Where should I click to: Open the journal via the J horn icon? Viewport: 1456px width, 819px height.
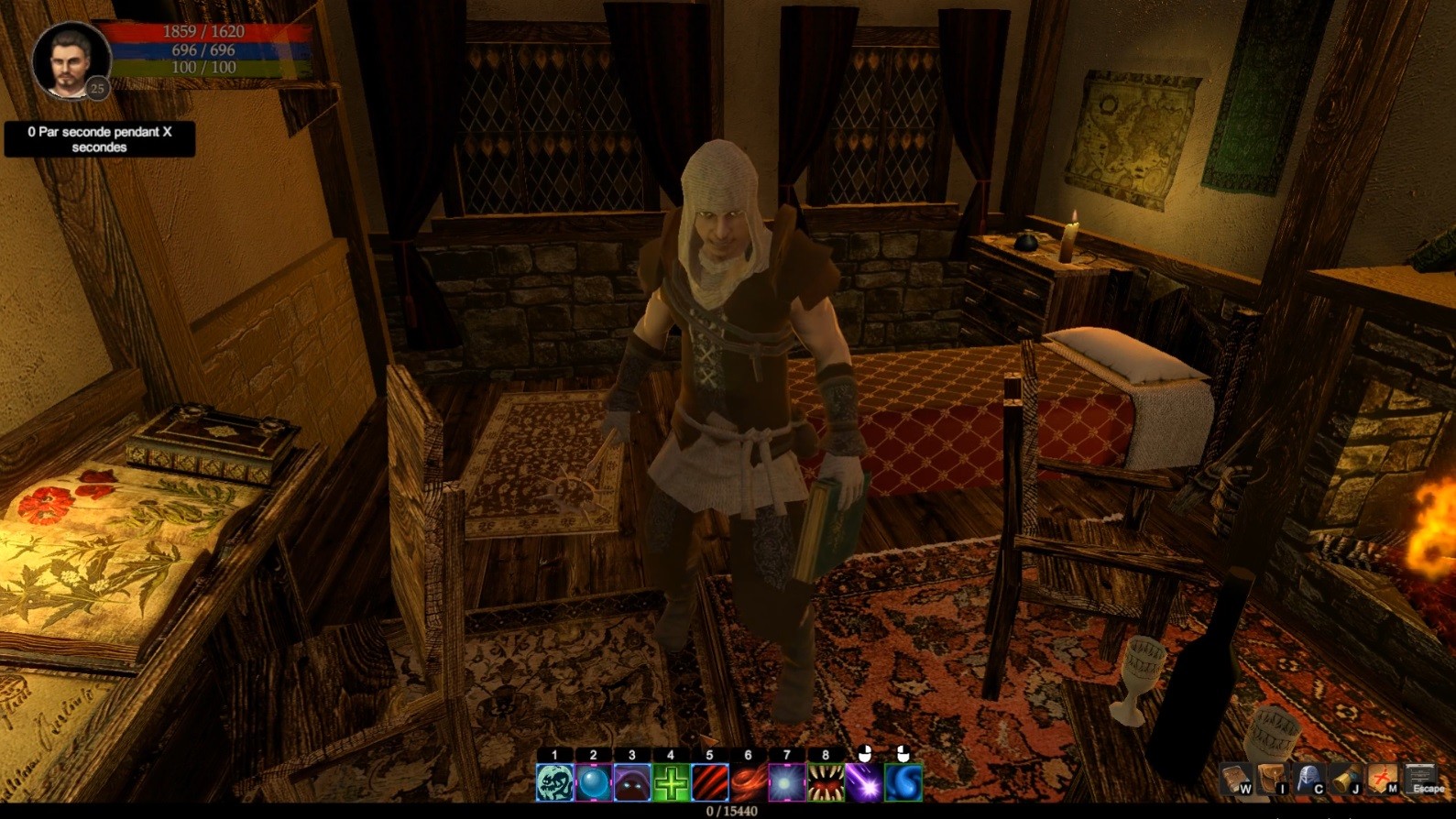coord(1345,781)
